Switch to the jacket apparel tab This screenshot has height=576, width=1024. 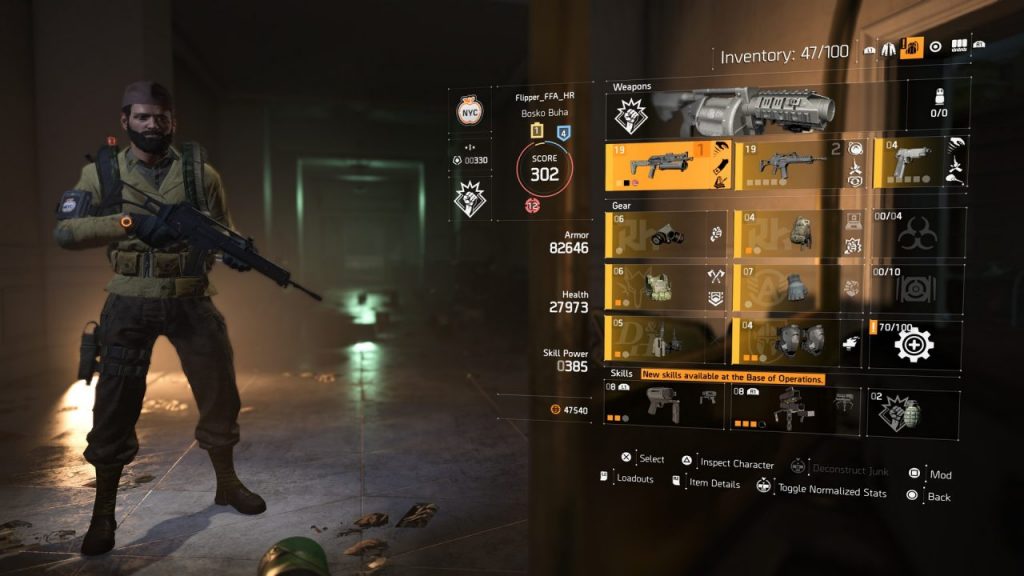pyautogui.click(x=889, y=47)
